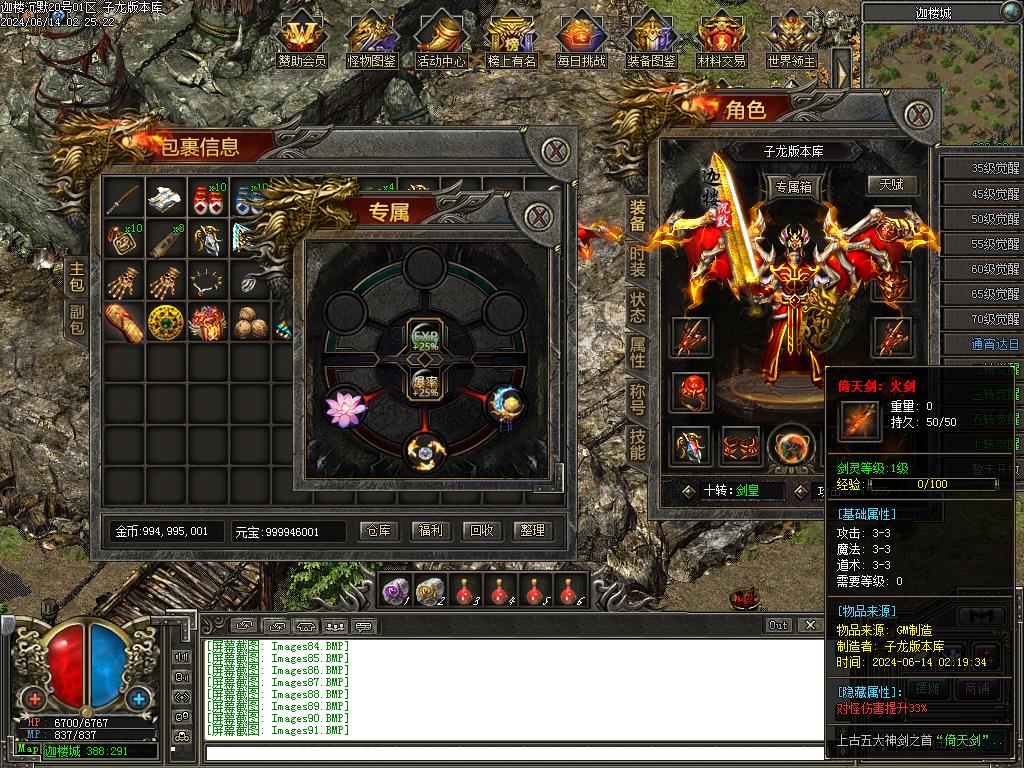The image size is (1024, 768).
Task: Choose the 35级觉醒 awakening entry
Action: pyautogui.click(x=981, y=169)
